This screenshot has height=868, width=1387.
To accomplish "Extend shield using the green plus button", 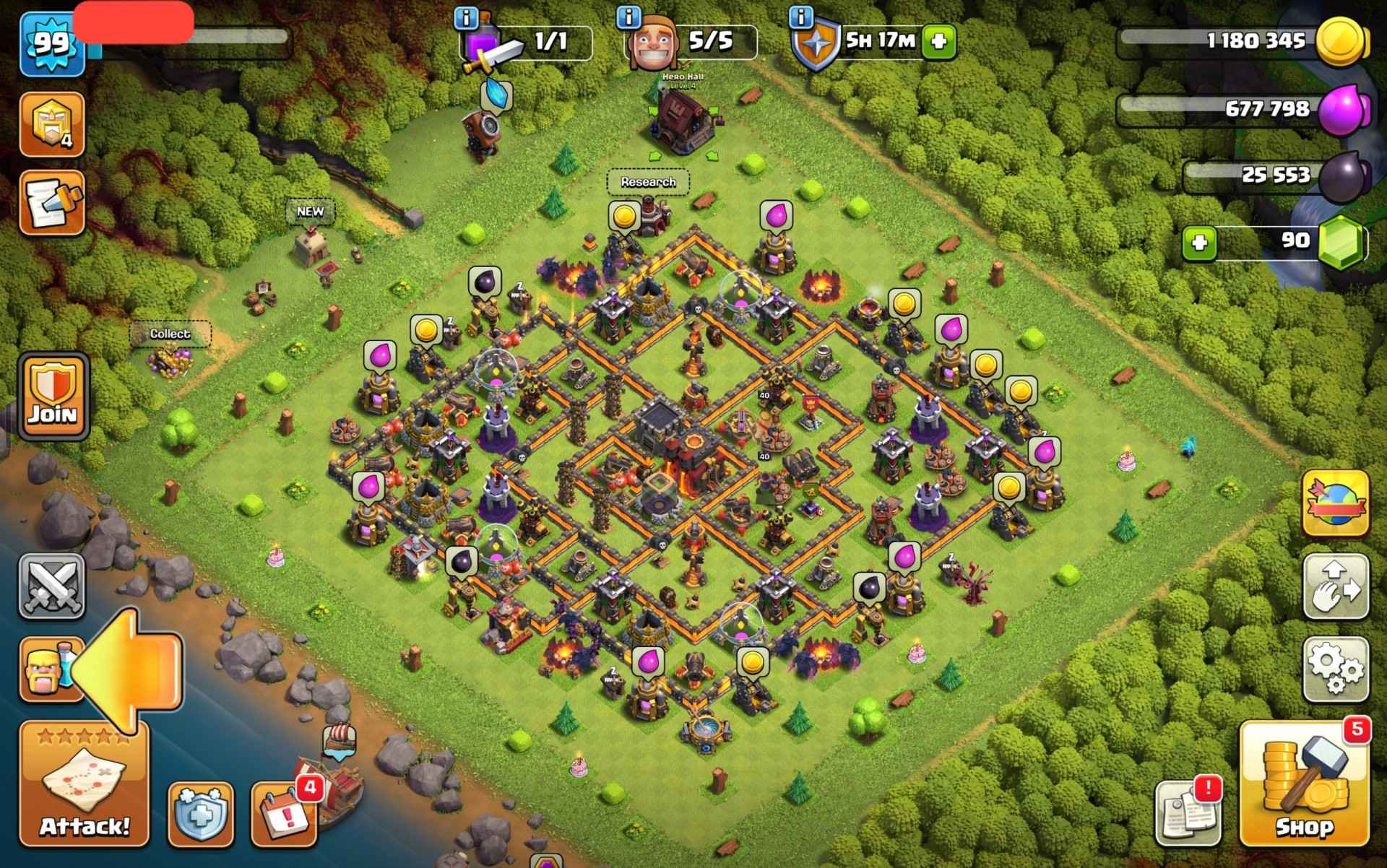I will (x=938, y=41).
